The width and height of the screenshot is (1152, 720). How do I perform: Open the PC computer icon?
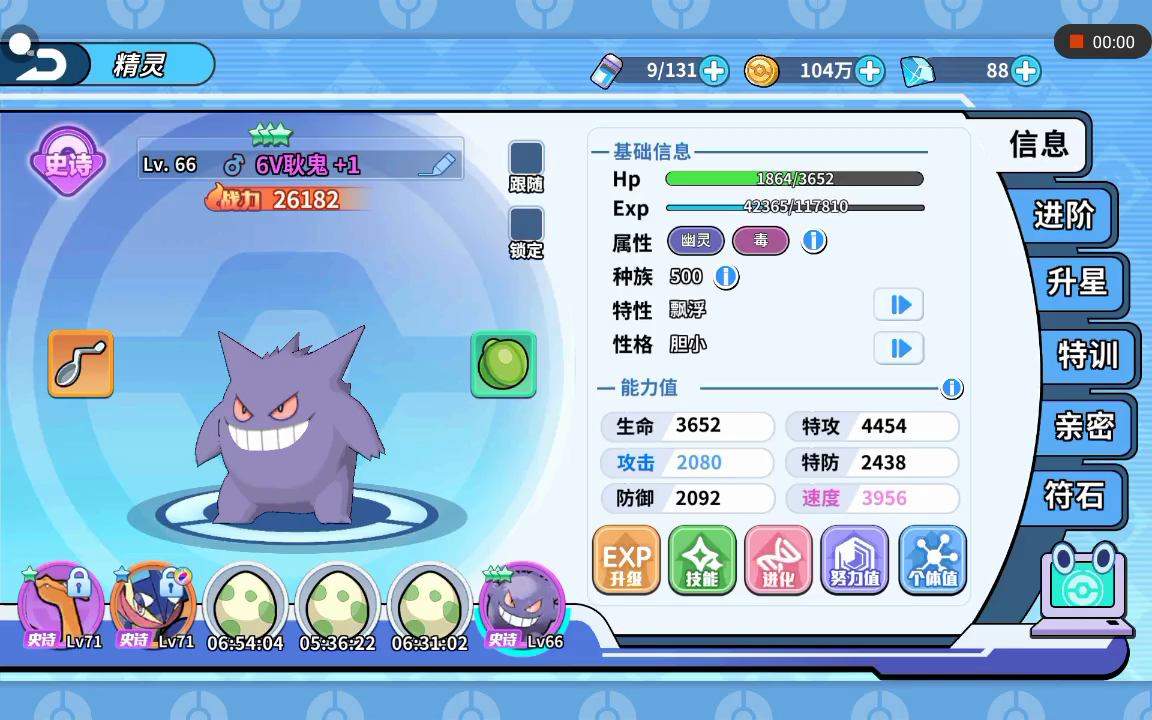click(x=1084, y=590)
